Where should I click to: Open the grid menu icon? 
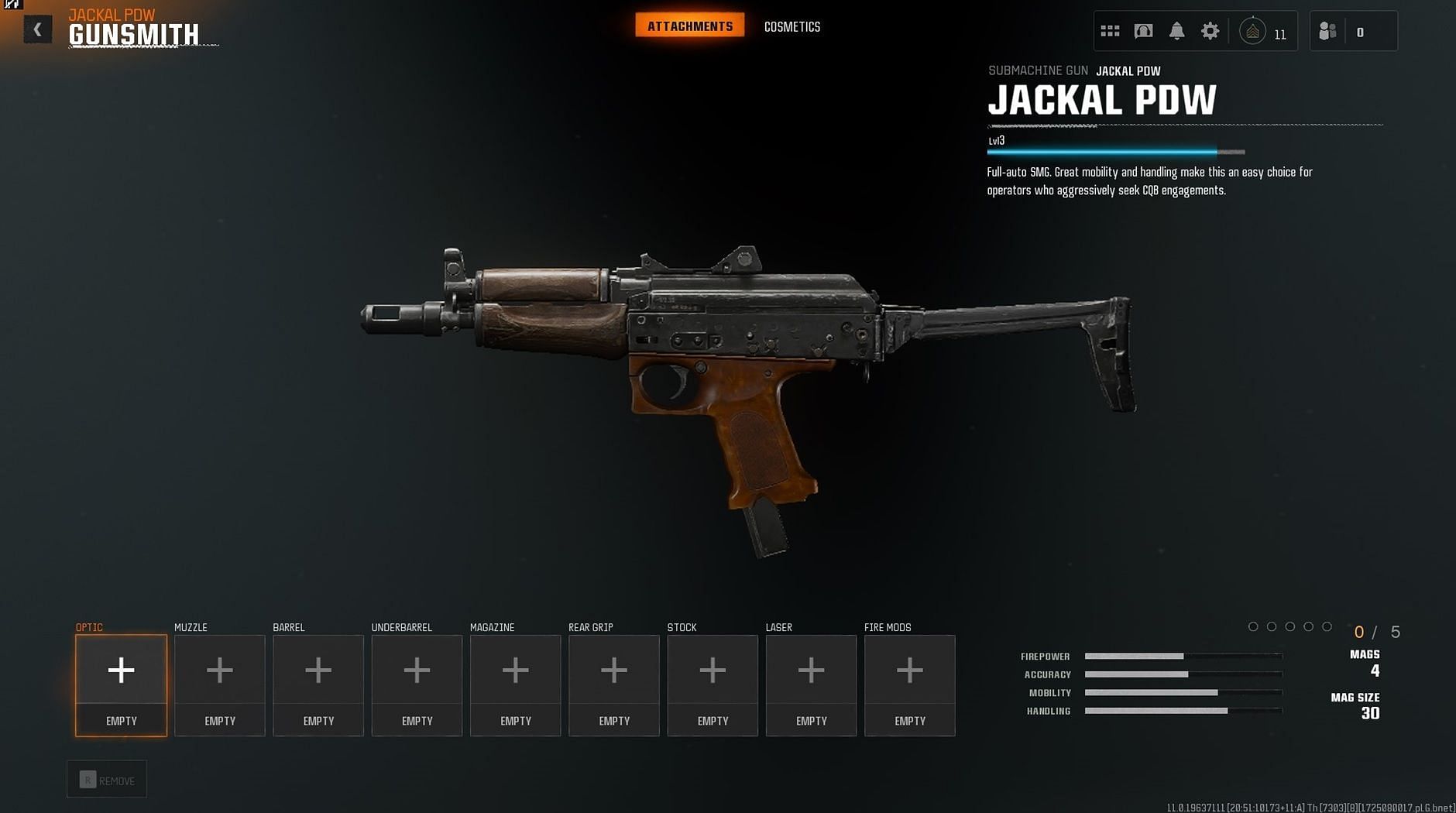[1110, 31]
